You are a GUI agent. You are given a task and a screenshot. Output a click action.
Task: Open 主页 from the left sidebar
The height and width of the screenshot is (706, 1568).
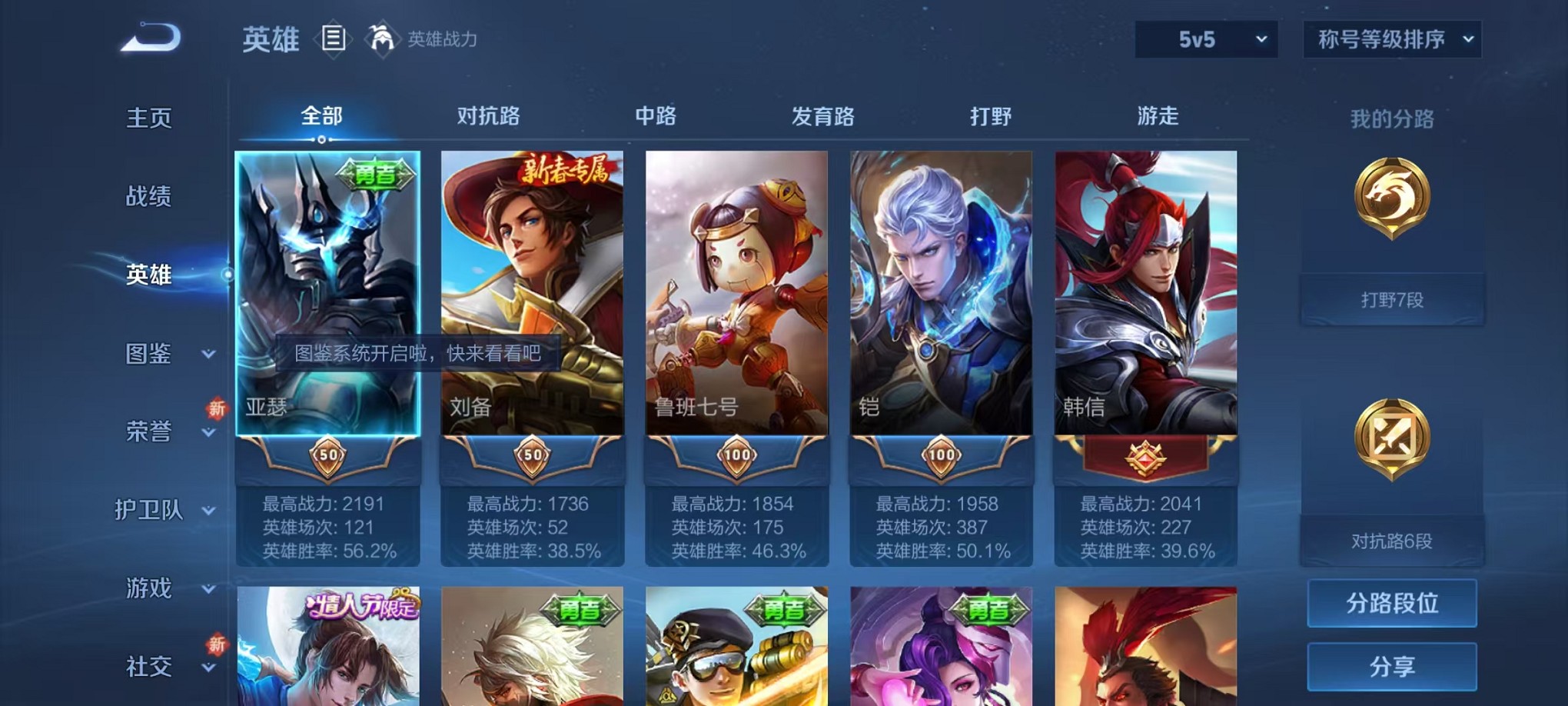pyautogui.click(x=148, y=118)
